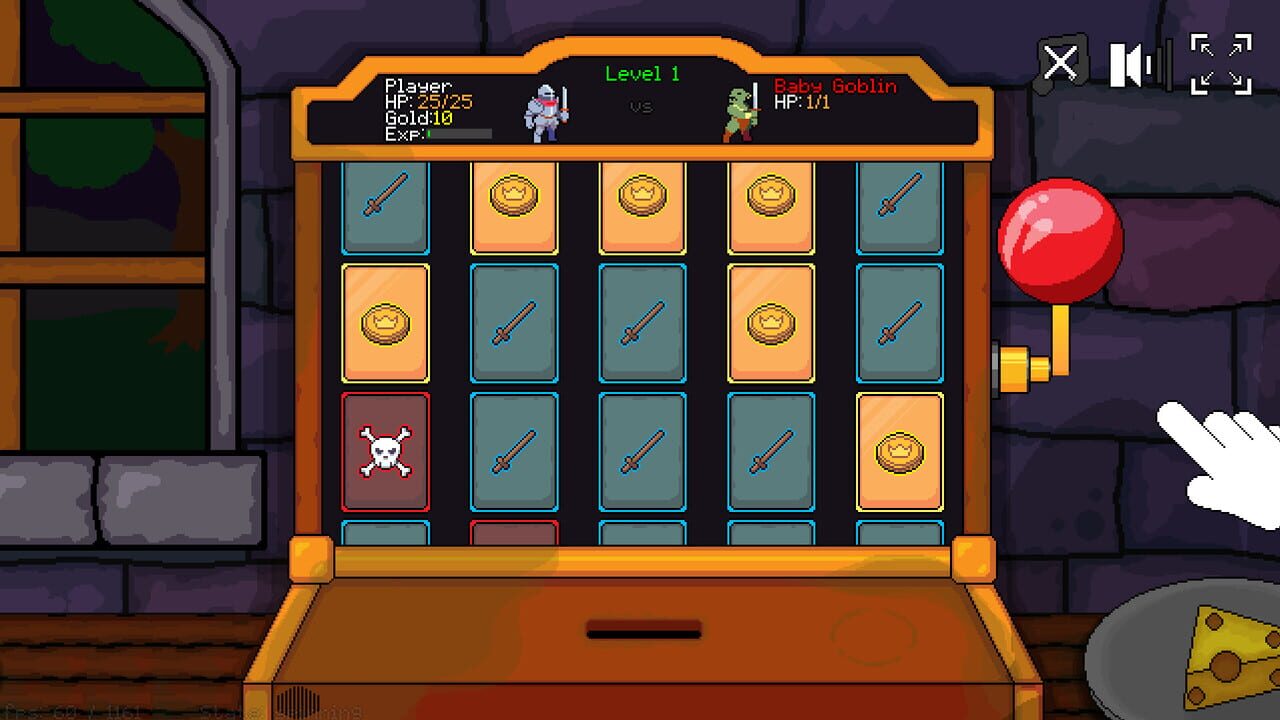Select the gold crown coin card in top row
Image resolution: width=1280 pixels, height=720 pixels.
pyautogui.click(x=644, y=208)
